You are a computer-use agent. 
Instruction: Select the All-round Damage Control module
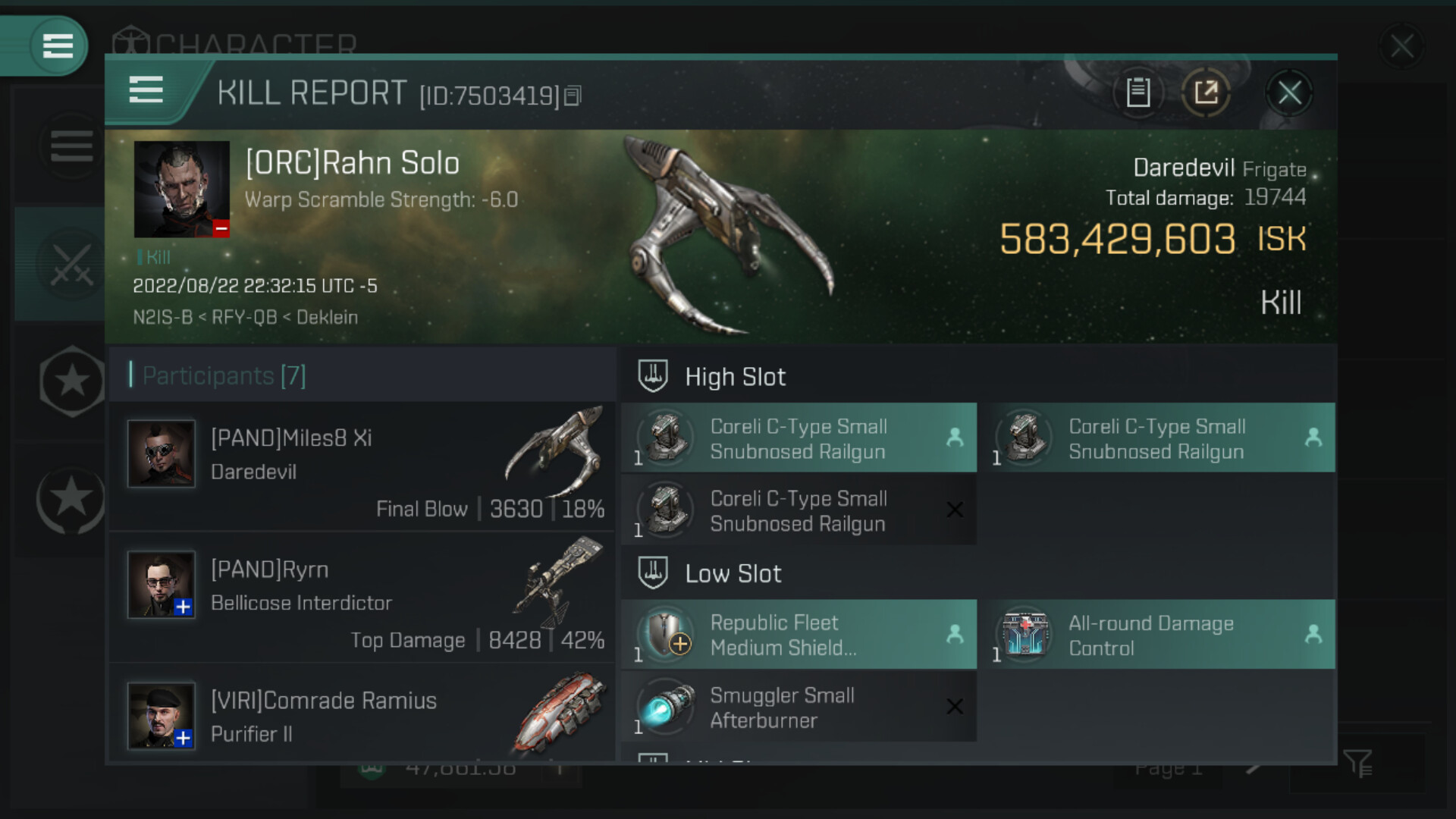(1157, 635)
